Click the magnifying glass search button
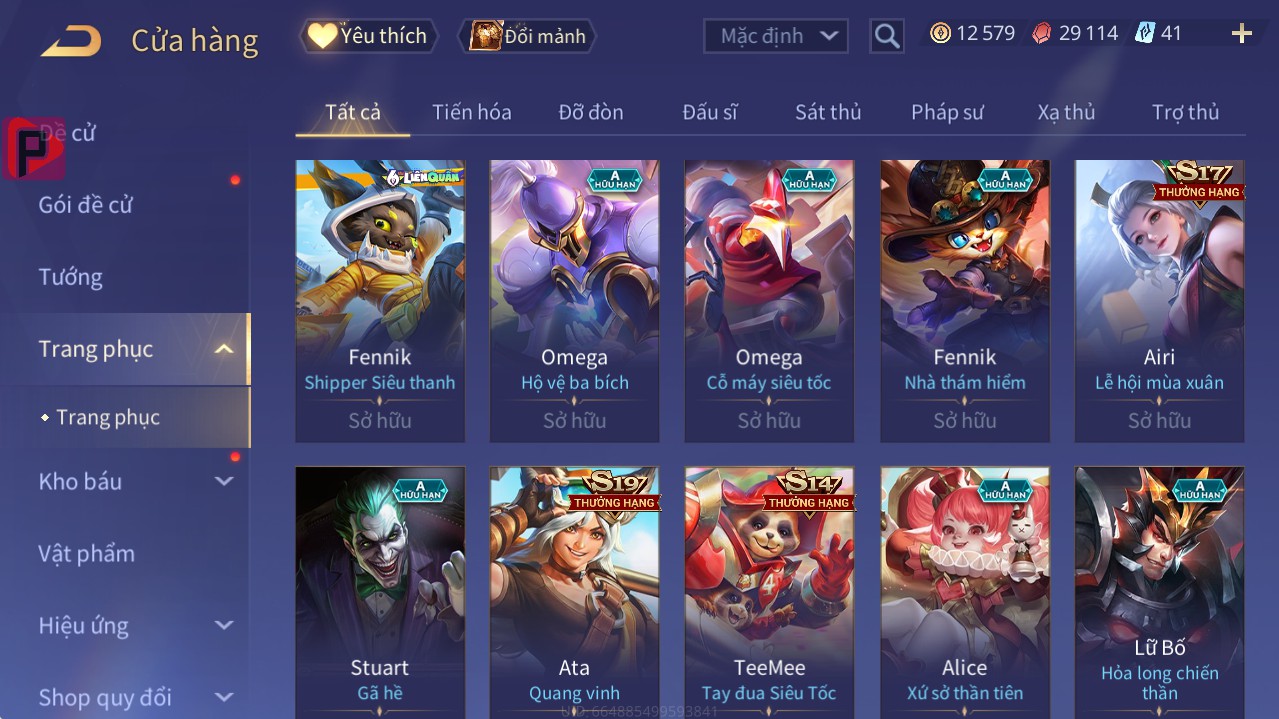The image size is (1279, 719). 886,36
